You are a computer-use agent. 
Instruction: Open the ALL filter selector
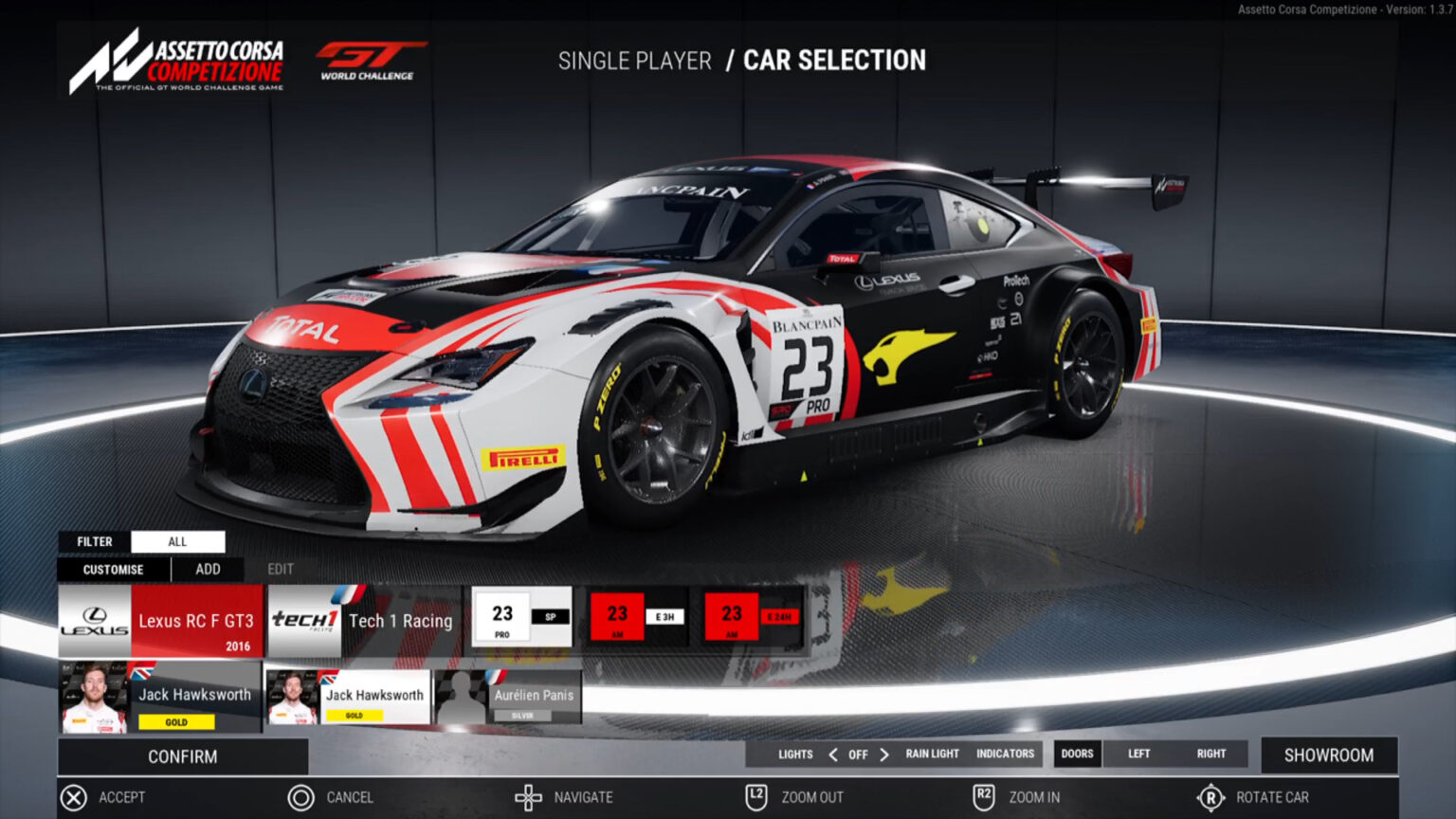tap(177, 541)
